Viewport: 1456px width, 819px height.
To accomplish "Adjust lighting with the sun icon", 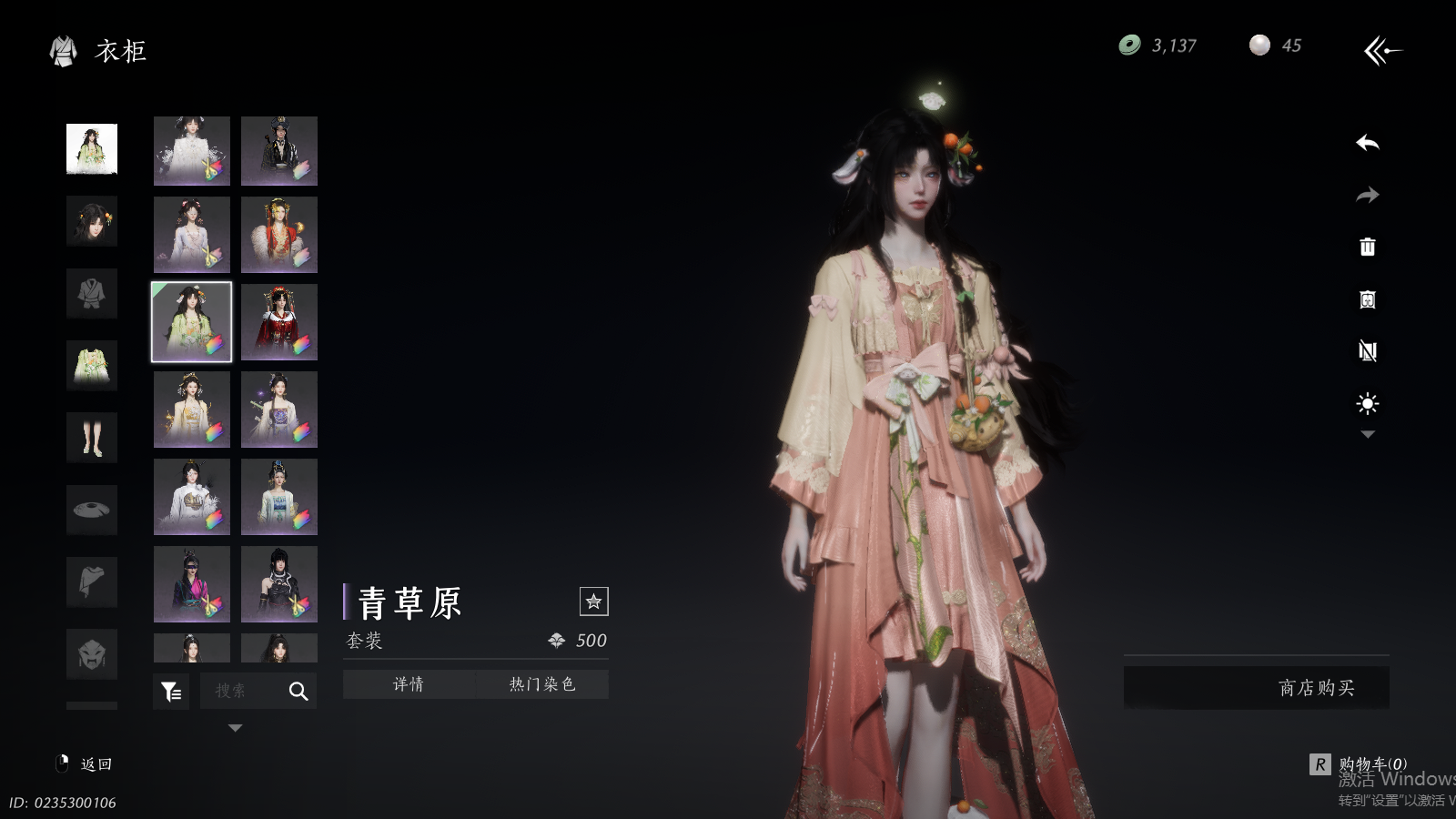I will point(1367,403).
